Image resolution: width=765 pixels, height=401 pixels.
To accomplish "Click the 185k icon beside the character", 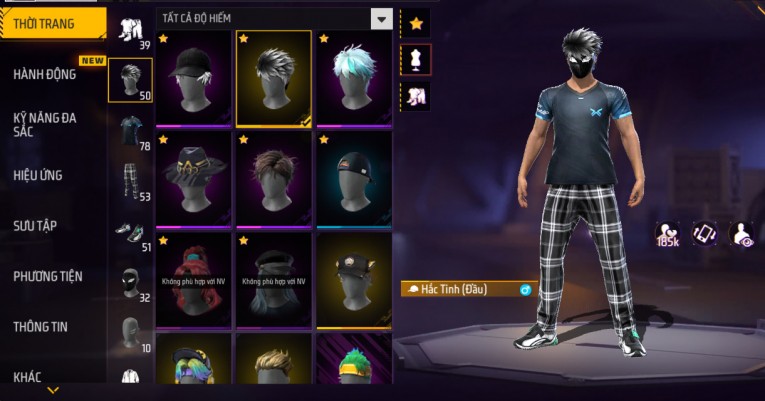I will pos(667,235).
